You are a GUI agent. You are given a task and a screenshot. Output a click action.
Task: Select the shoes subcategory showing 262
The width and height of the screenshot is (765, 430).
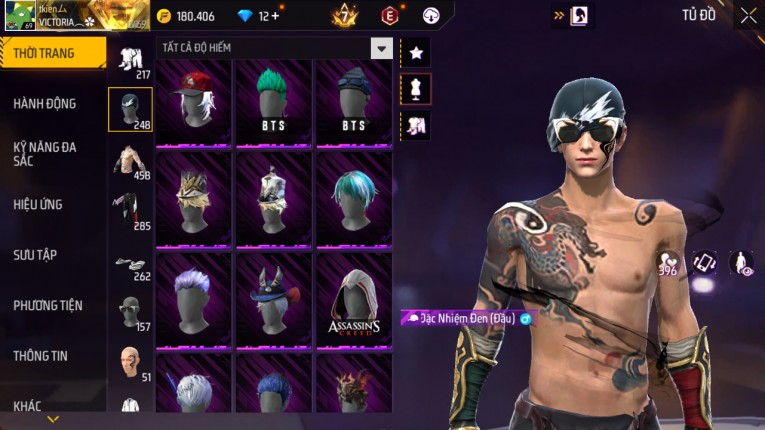point(130,264)
